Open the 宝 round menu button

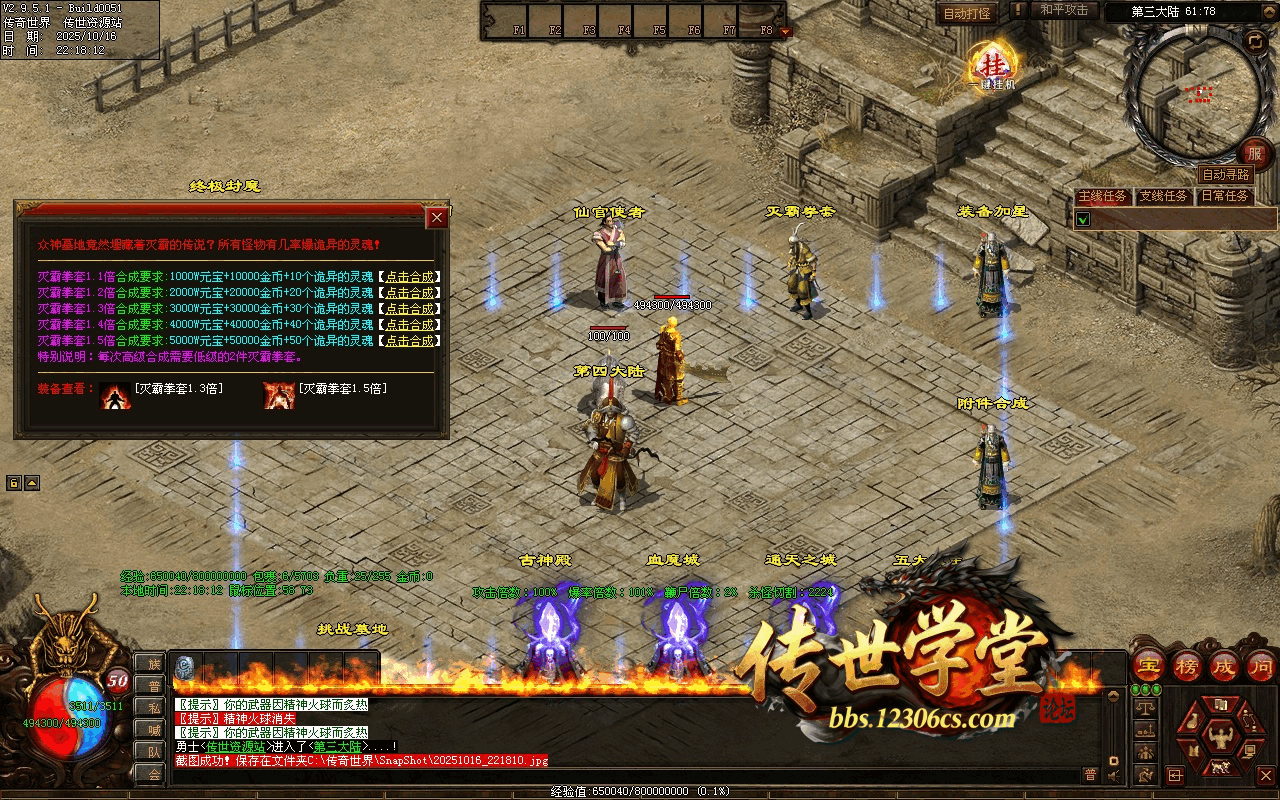(1148, 665)
